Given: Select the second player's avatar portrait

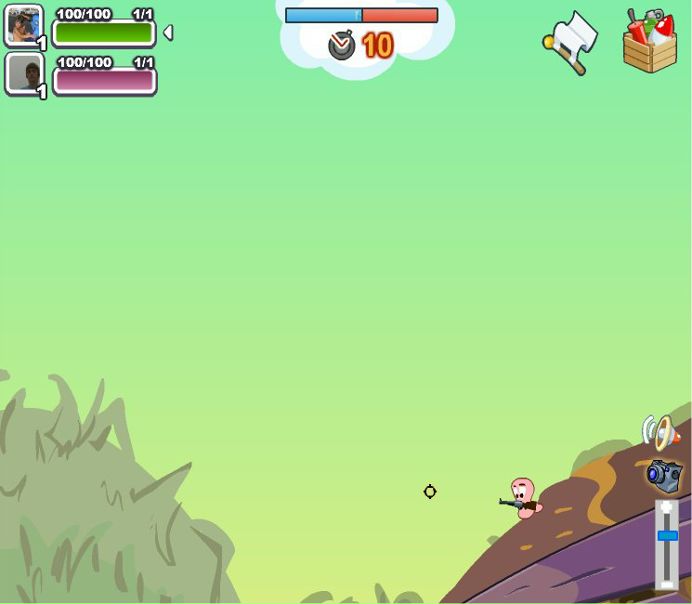Looking at the screenshot, I should pyautogui.click(x=23, y=73).
